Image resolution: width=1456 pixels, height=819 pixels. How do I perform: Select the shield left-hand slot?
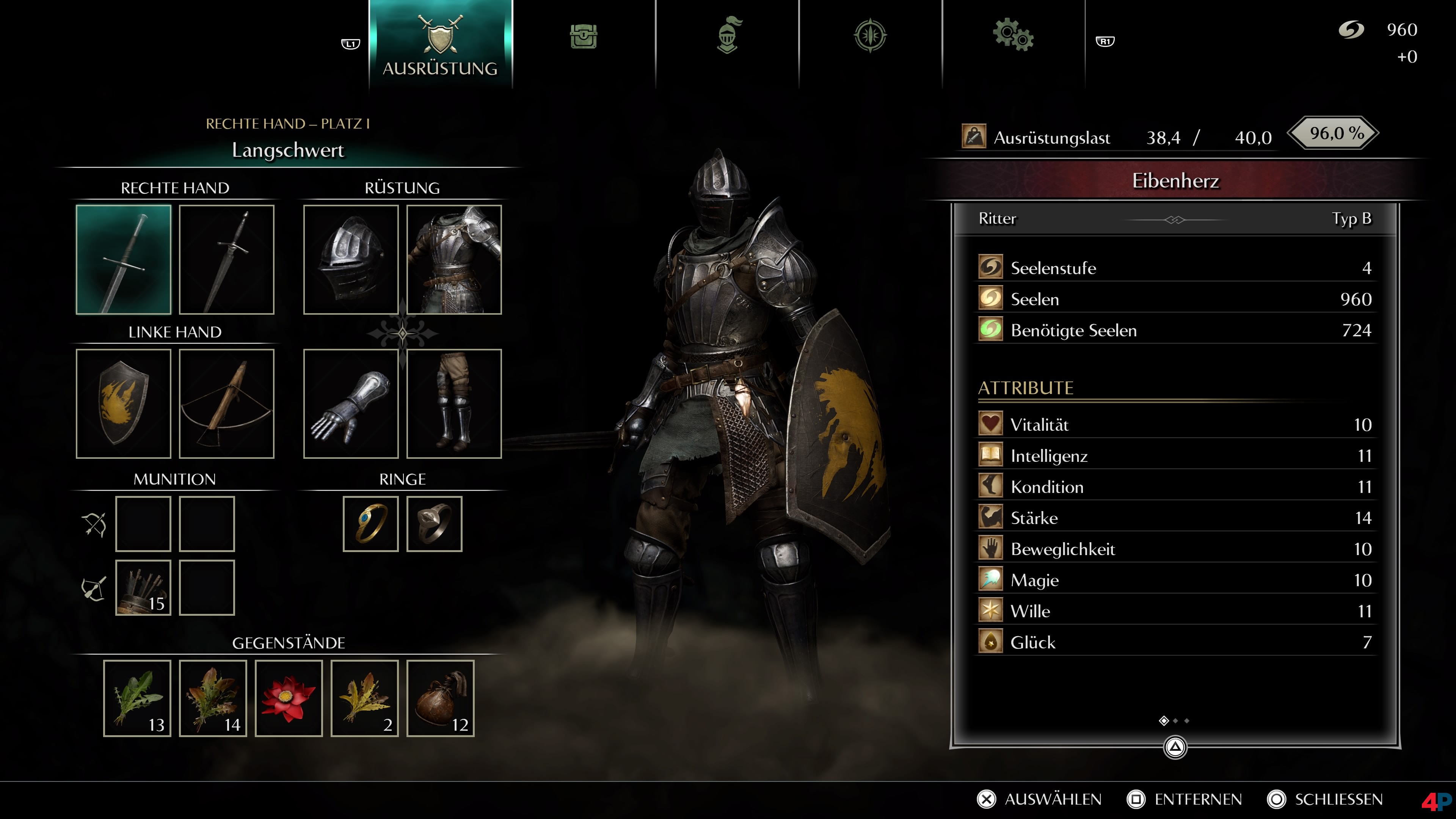123,403
